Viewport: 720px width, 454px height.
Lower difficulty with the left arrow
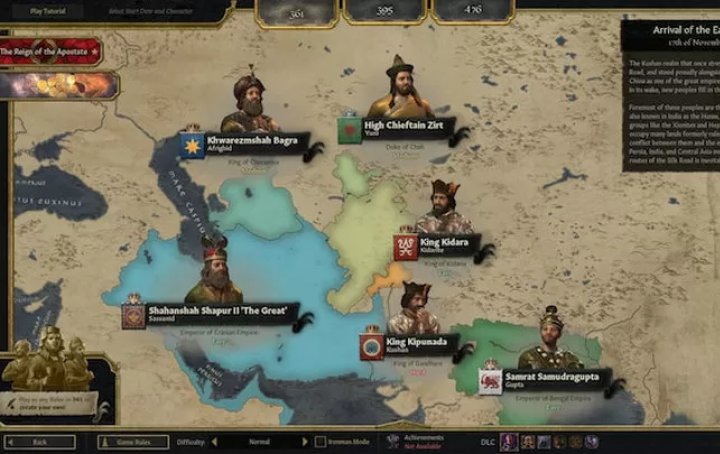coord(214,441)
